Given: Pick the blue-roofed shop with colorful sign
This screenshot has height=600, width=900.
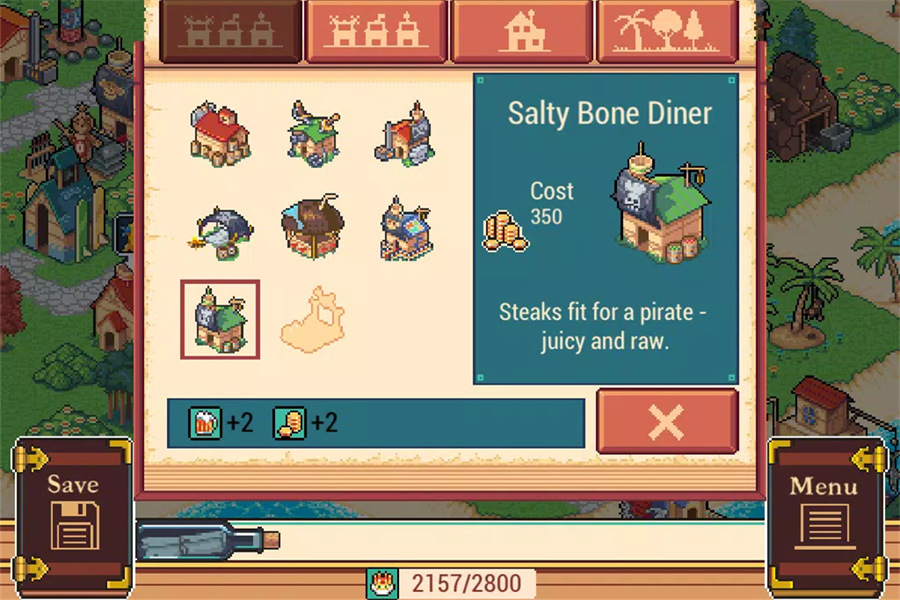Looking at the screenshot, I should [x=405, y=228].
